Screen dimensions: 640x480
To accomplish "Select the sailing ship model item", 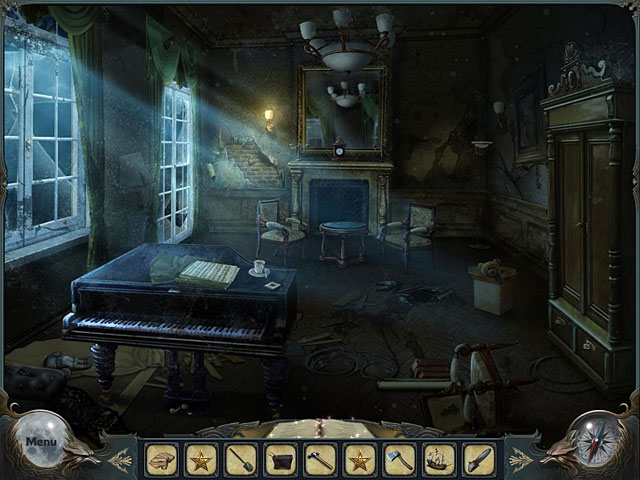I will pyautogui.click(x=439, y=459).
